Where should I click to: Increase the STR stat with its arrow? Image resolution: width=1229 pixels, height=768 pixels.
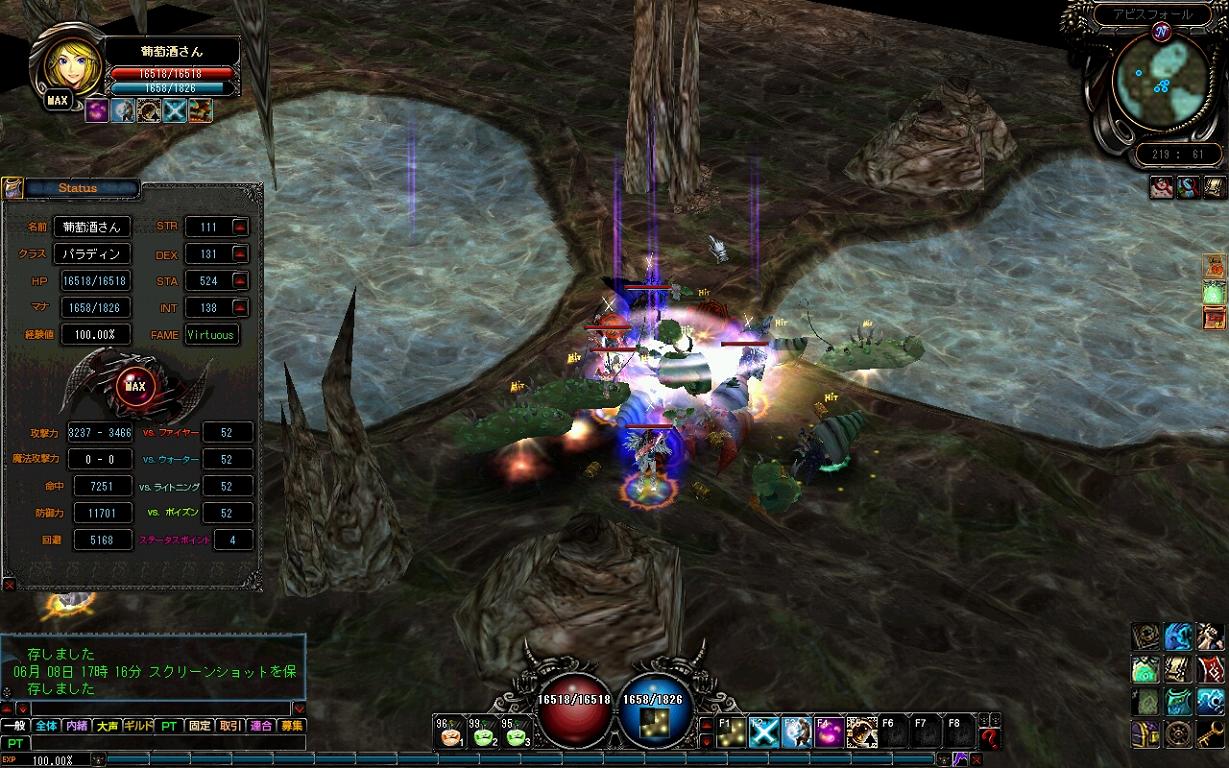[239, 227]
